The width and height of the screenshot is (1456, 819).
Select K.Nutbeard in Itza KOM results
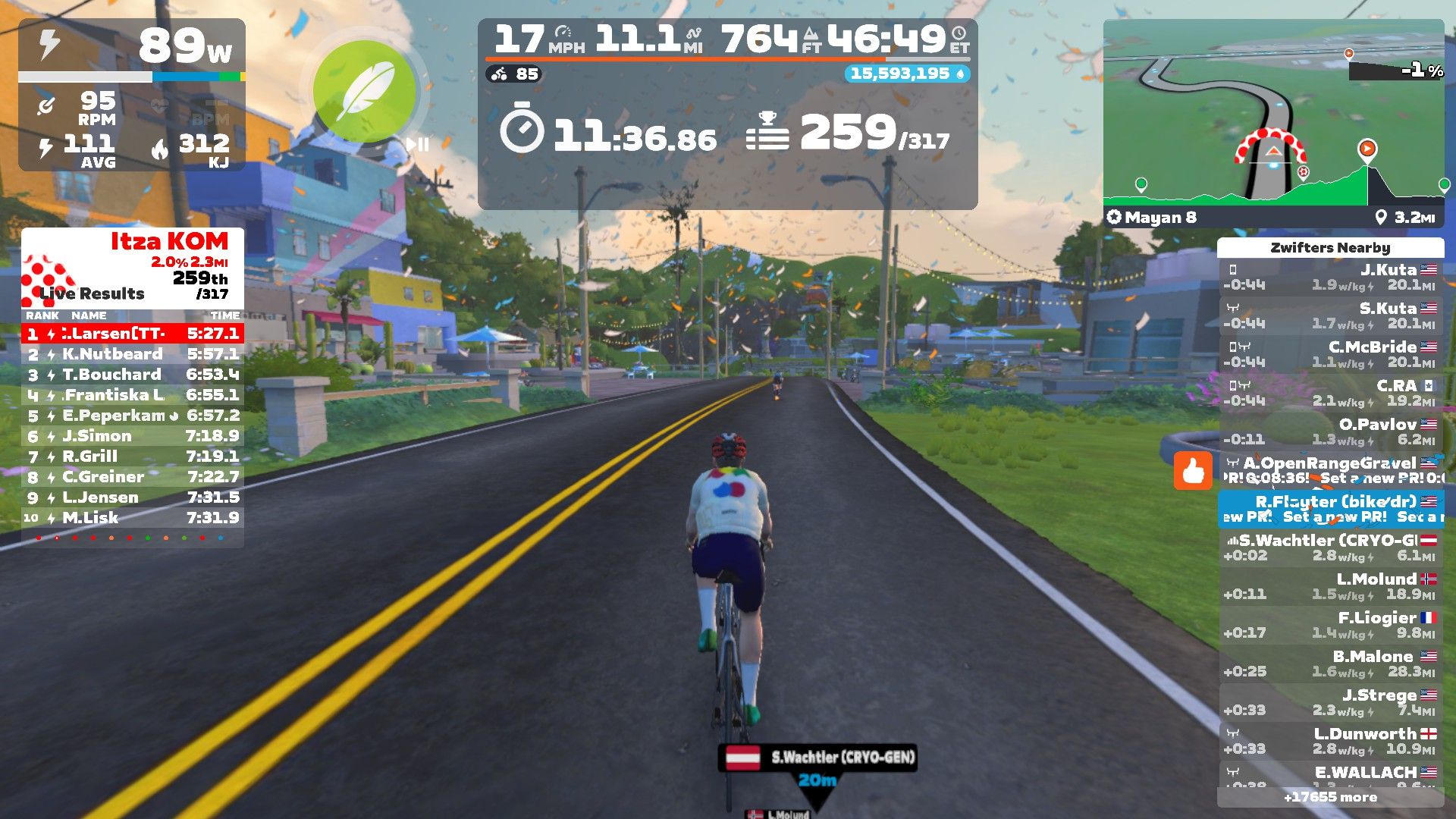133,354
